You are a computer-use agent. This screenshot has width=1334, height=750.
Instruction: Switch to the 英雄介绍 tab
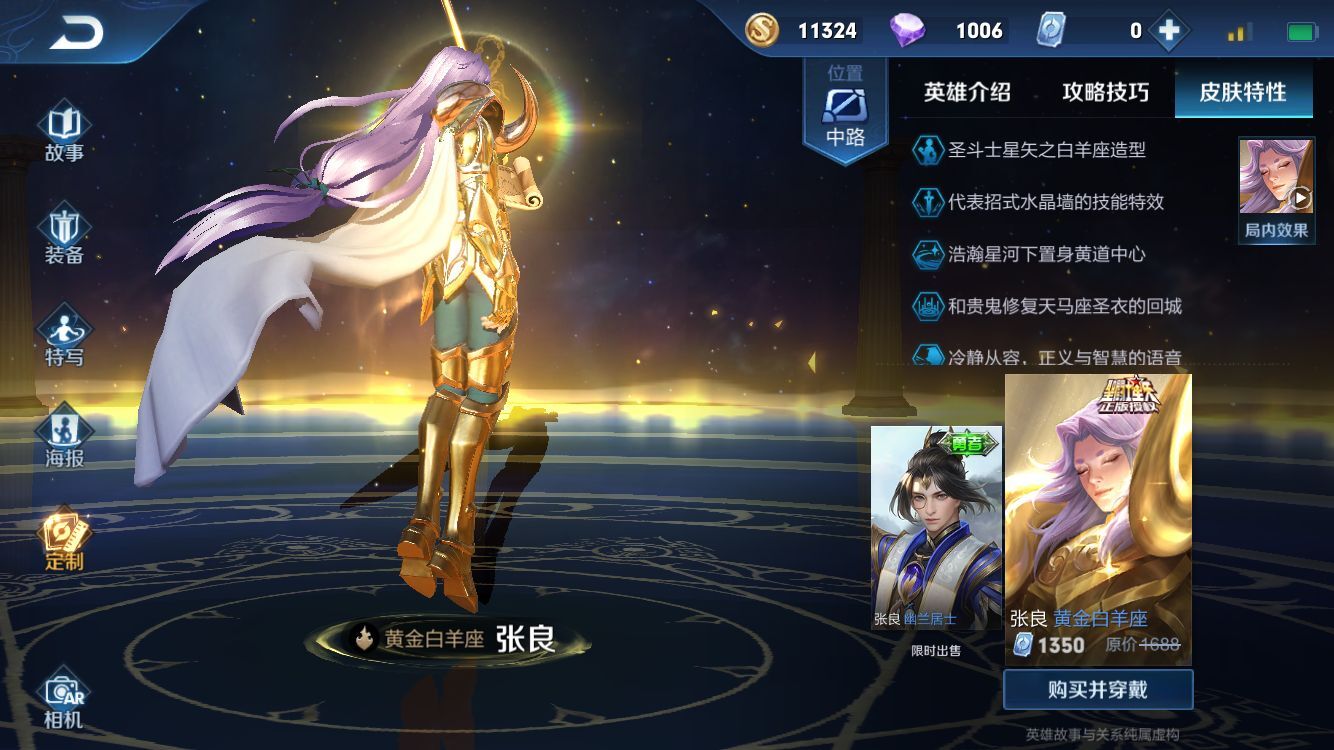(x=968, y=93)
